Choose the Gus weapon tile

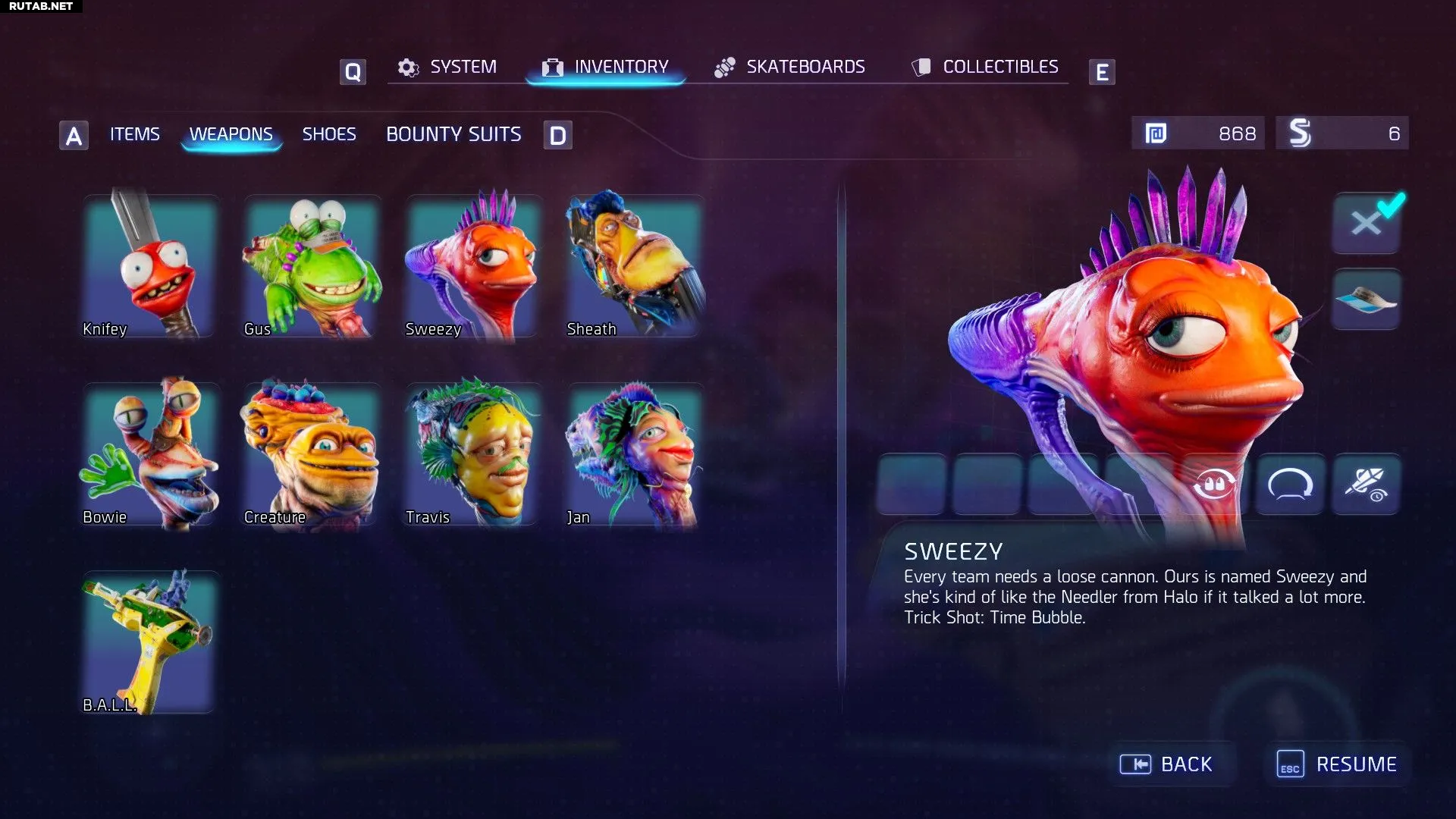[312, 265]
